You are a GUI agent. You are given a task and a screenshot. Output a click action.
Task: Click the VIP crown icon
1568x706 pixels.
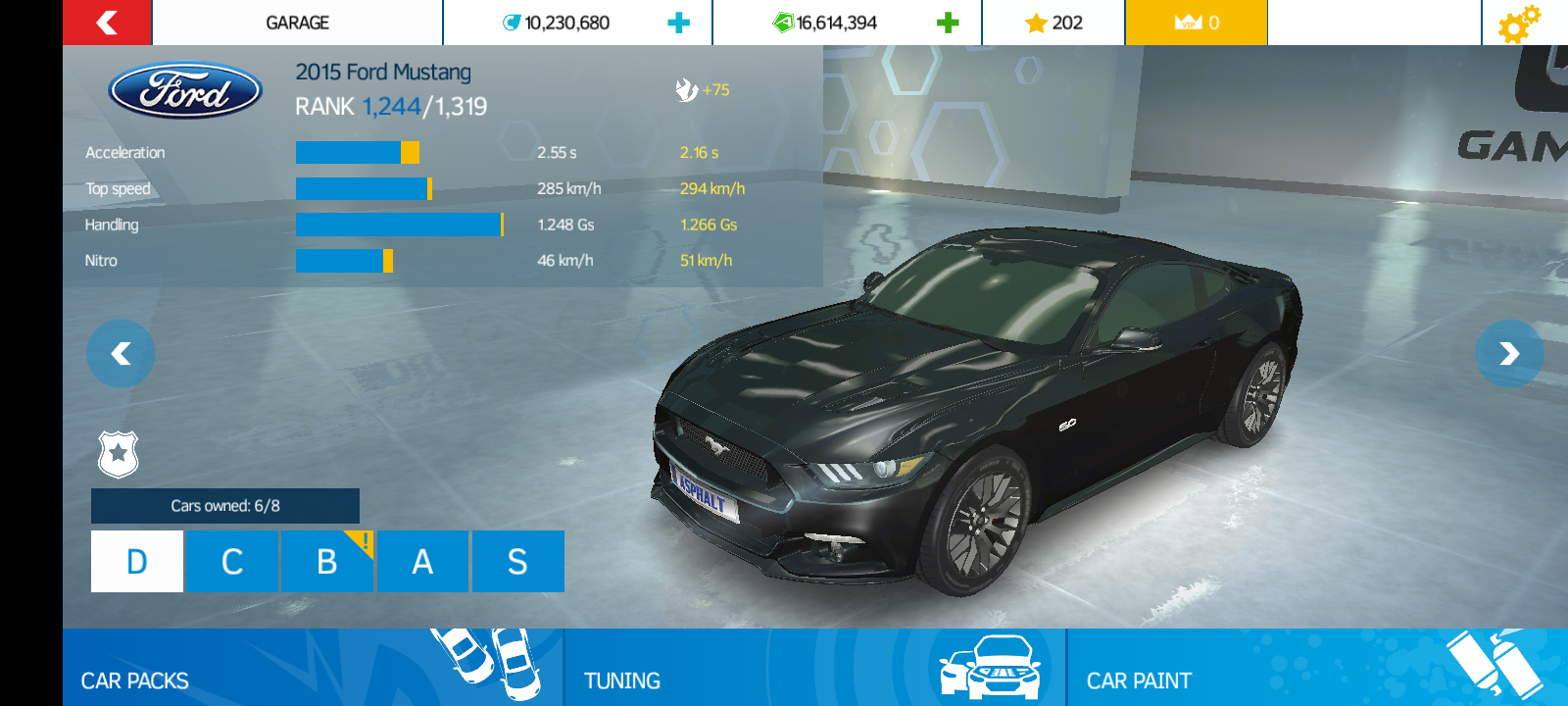[x=1188, y=22]
